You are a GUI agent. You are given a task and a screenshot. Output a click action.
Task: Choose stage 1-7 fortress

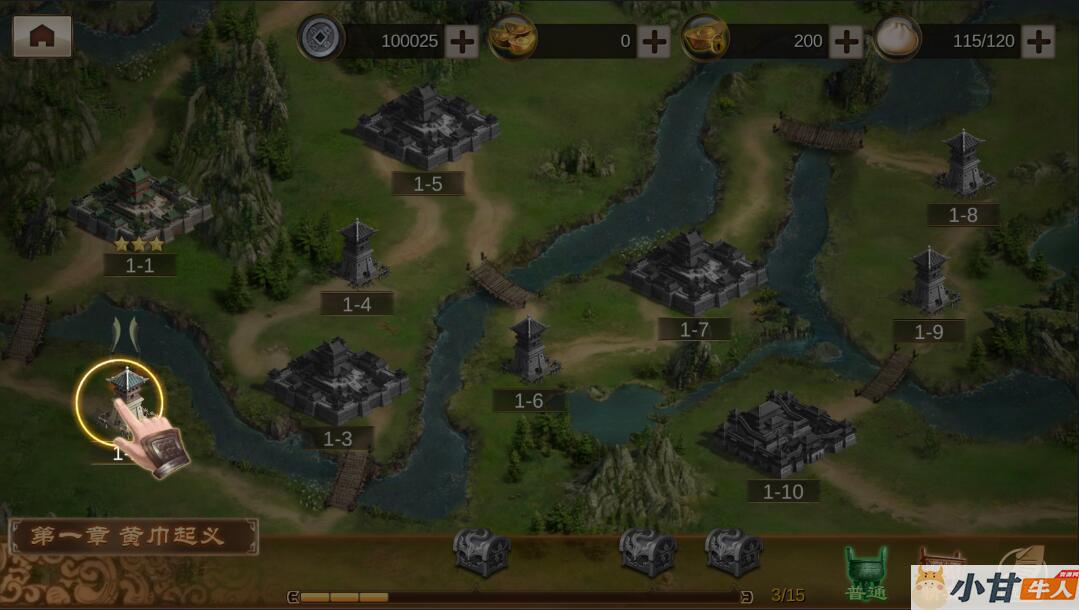click(693, 273)
